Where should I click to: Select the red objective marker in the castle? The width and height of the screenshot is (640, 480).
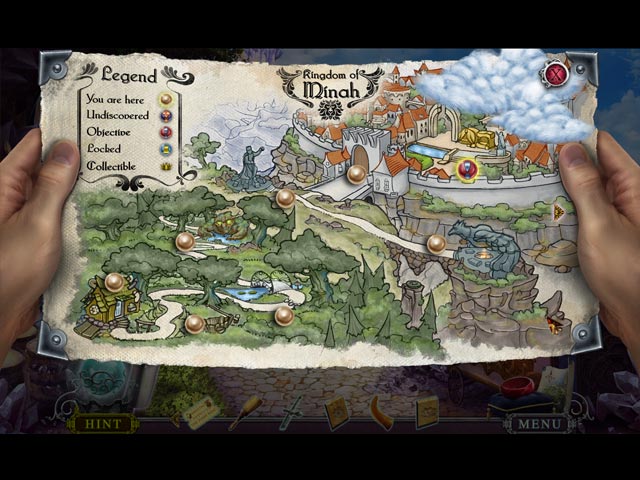(466, 169)
